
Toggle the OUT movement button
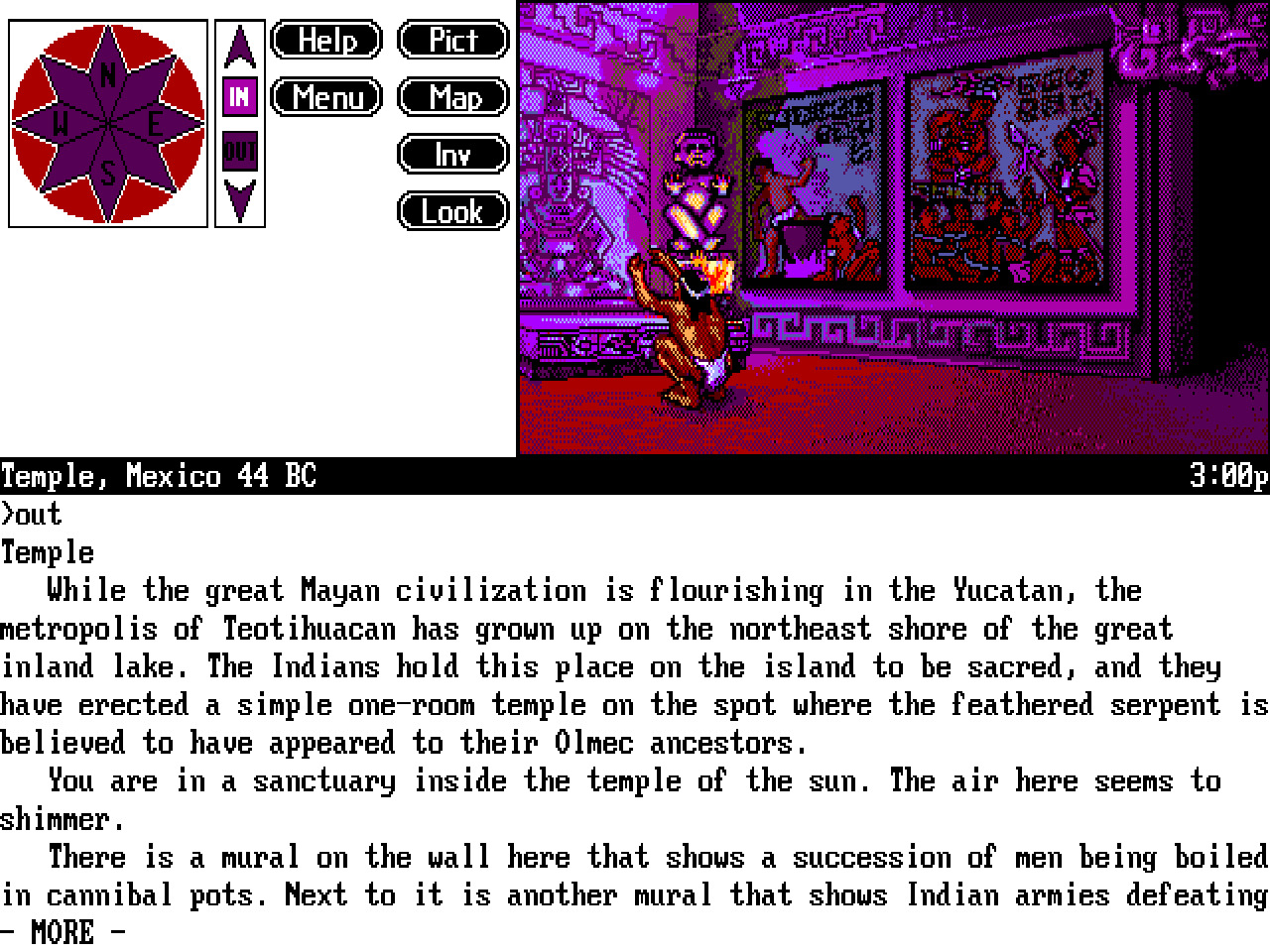pos(238,151)
